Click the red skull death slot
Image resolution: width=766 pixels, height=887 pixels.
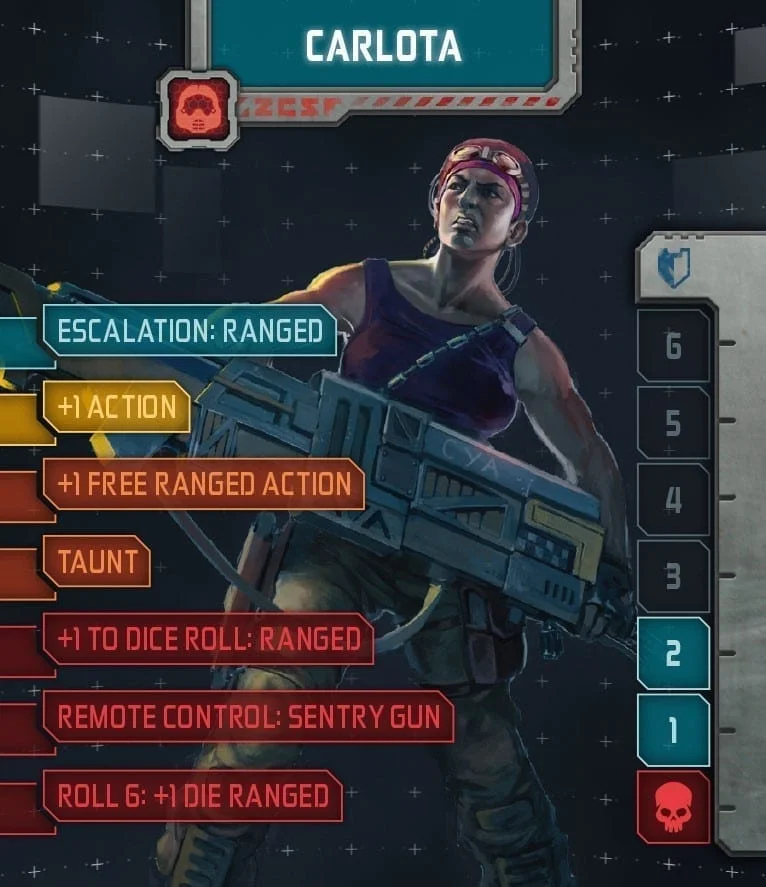click(673, 807)
